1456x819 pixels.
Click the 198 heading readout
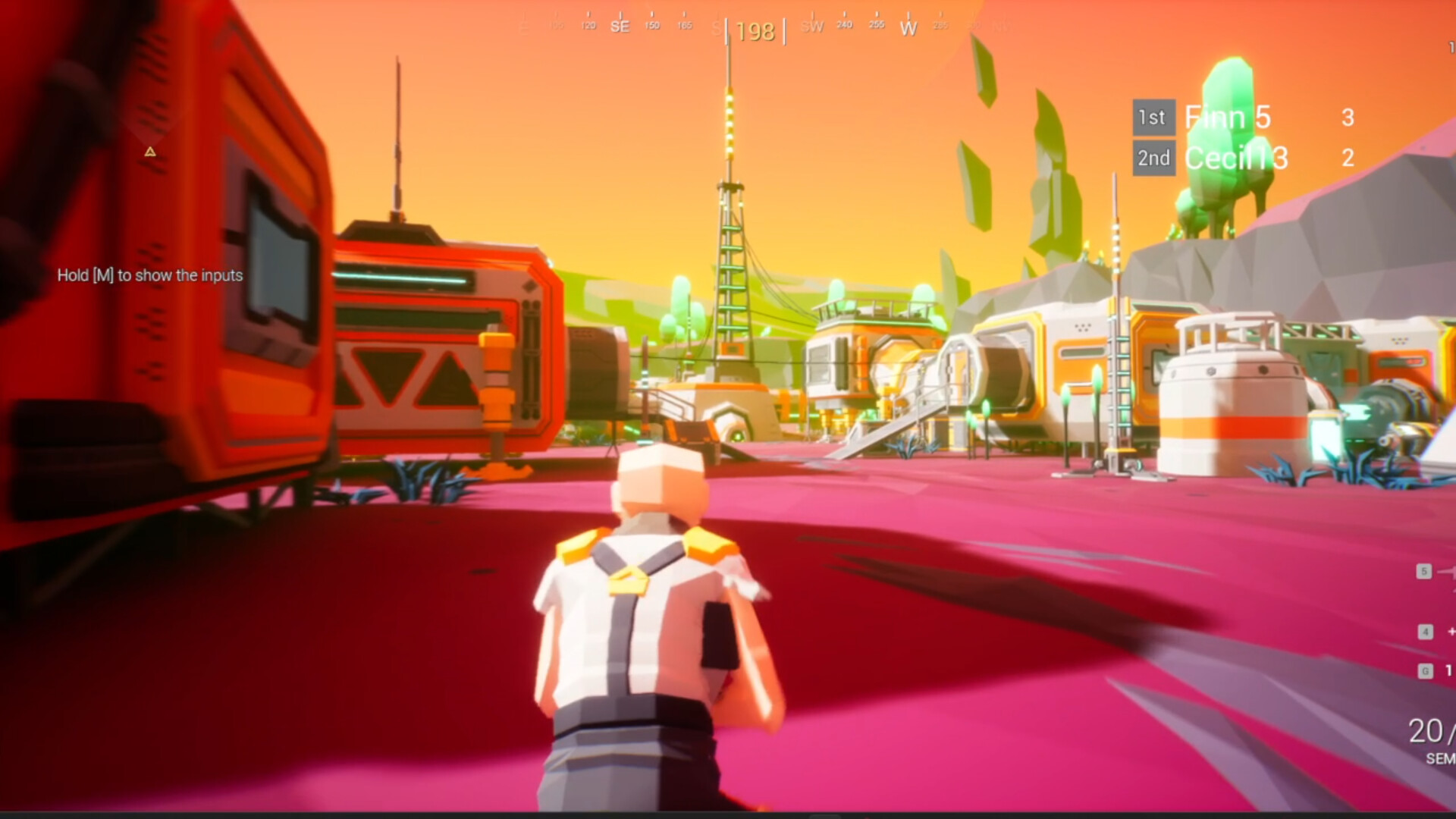(x=757, y=32)
